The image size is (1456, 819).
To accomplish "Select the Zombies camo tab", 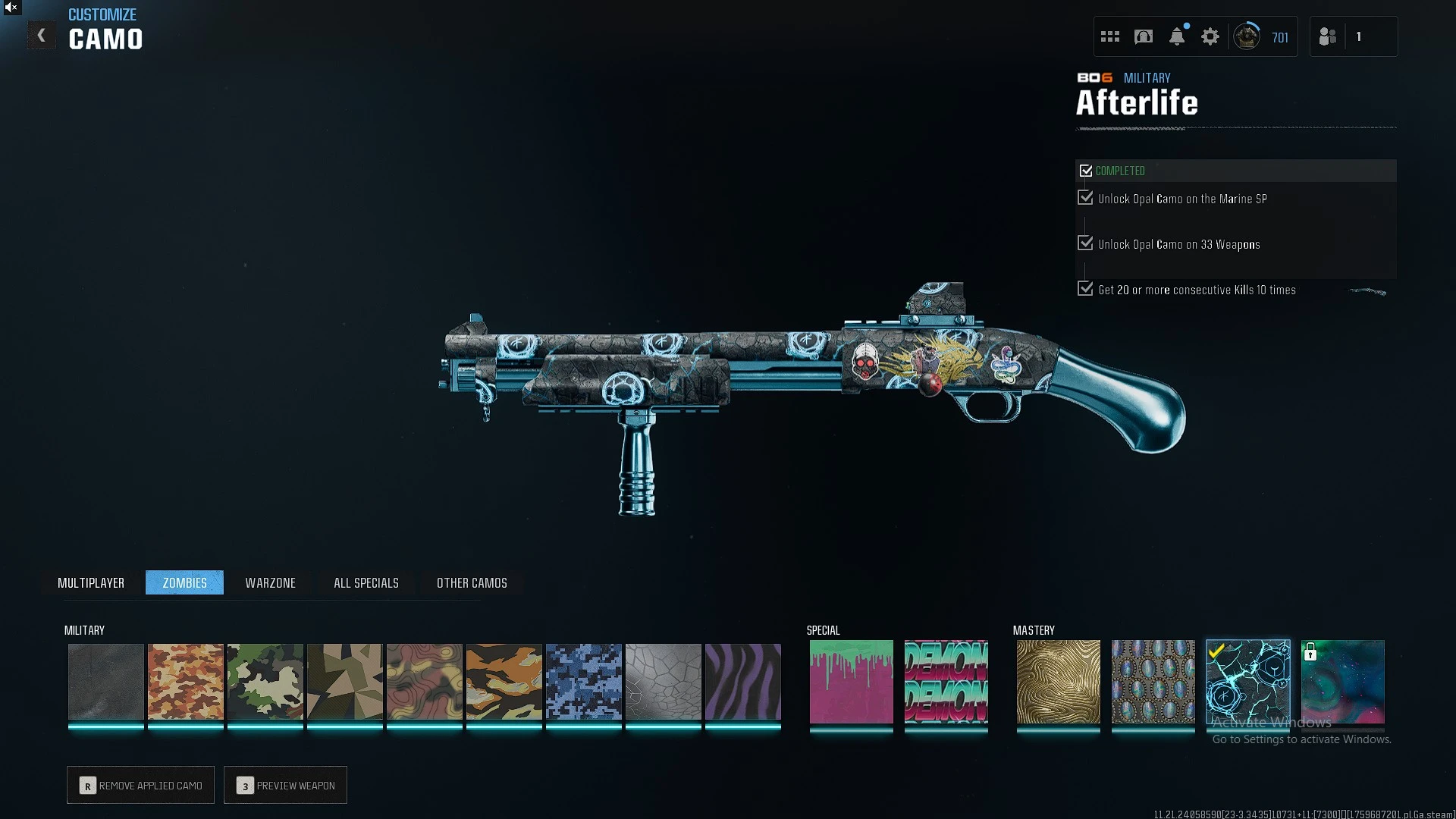I will point(184,582).
